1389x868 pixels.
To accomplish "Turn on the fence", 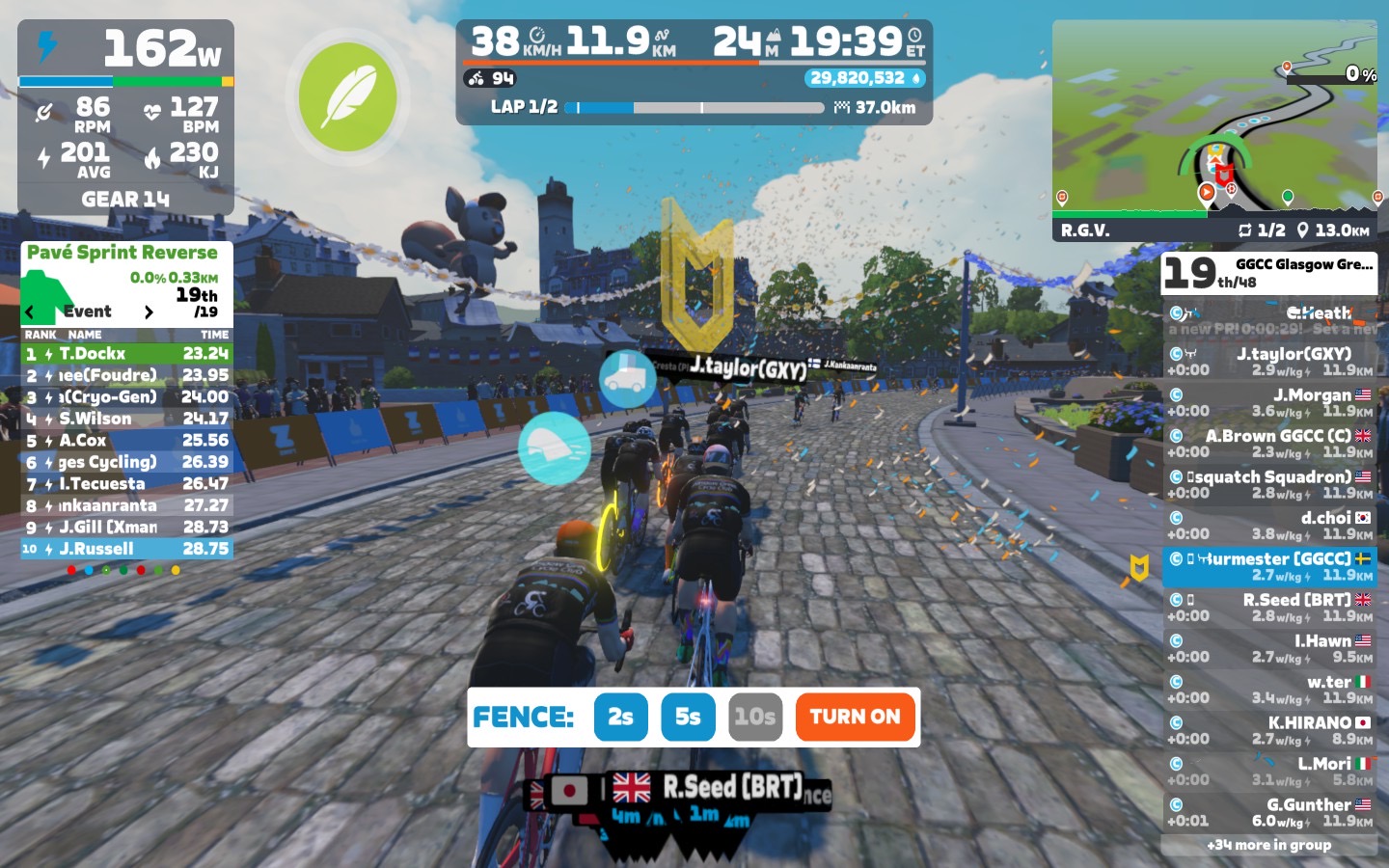I will pos(855,717).
